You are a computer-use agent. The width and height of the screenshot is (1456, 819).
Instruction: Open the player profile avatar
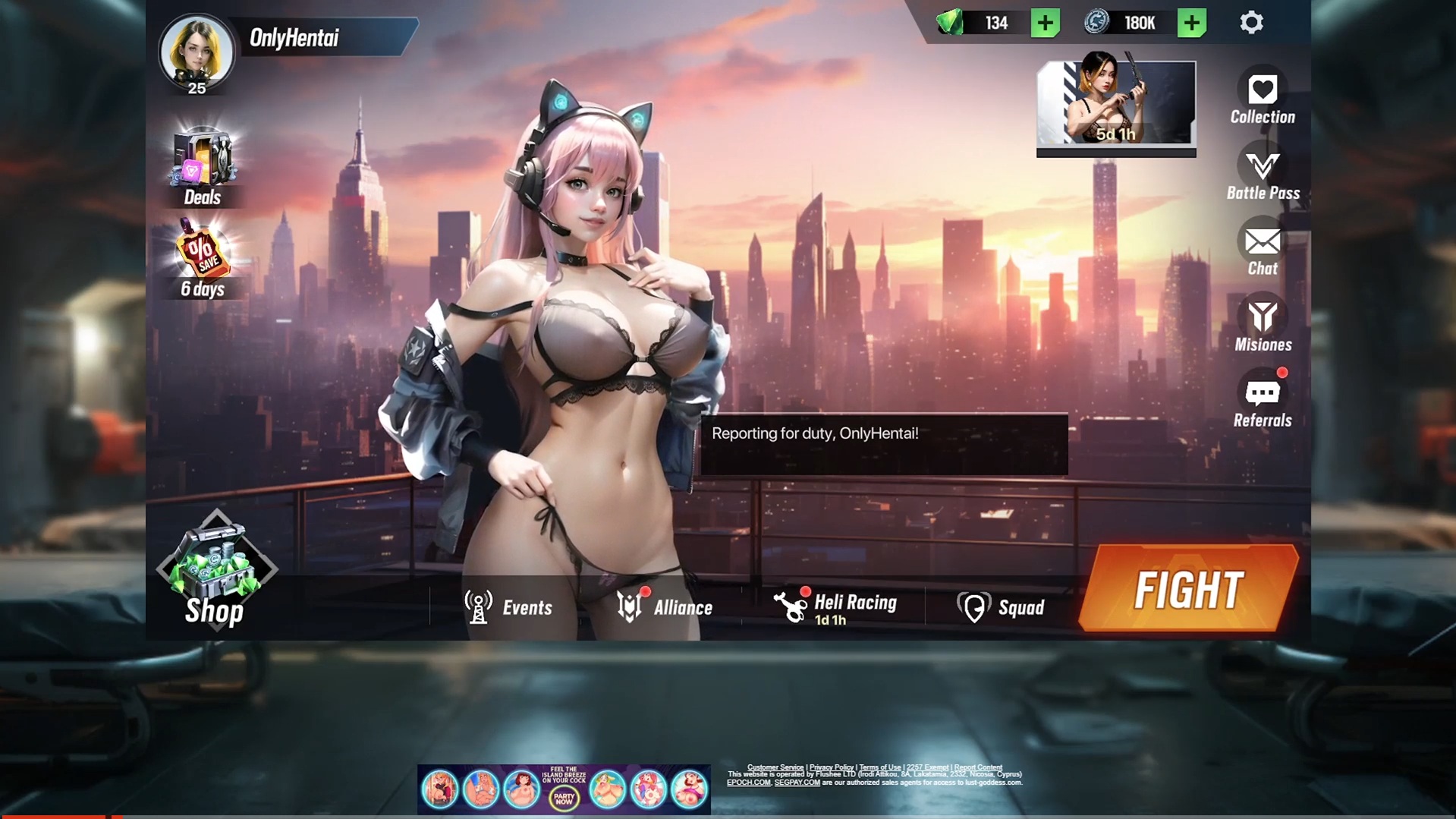tap(197, 53)
